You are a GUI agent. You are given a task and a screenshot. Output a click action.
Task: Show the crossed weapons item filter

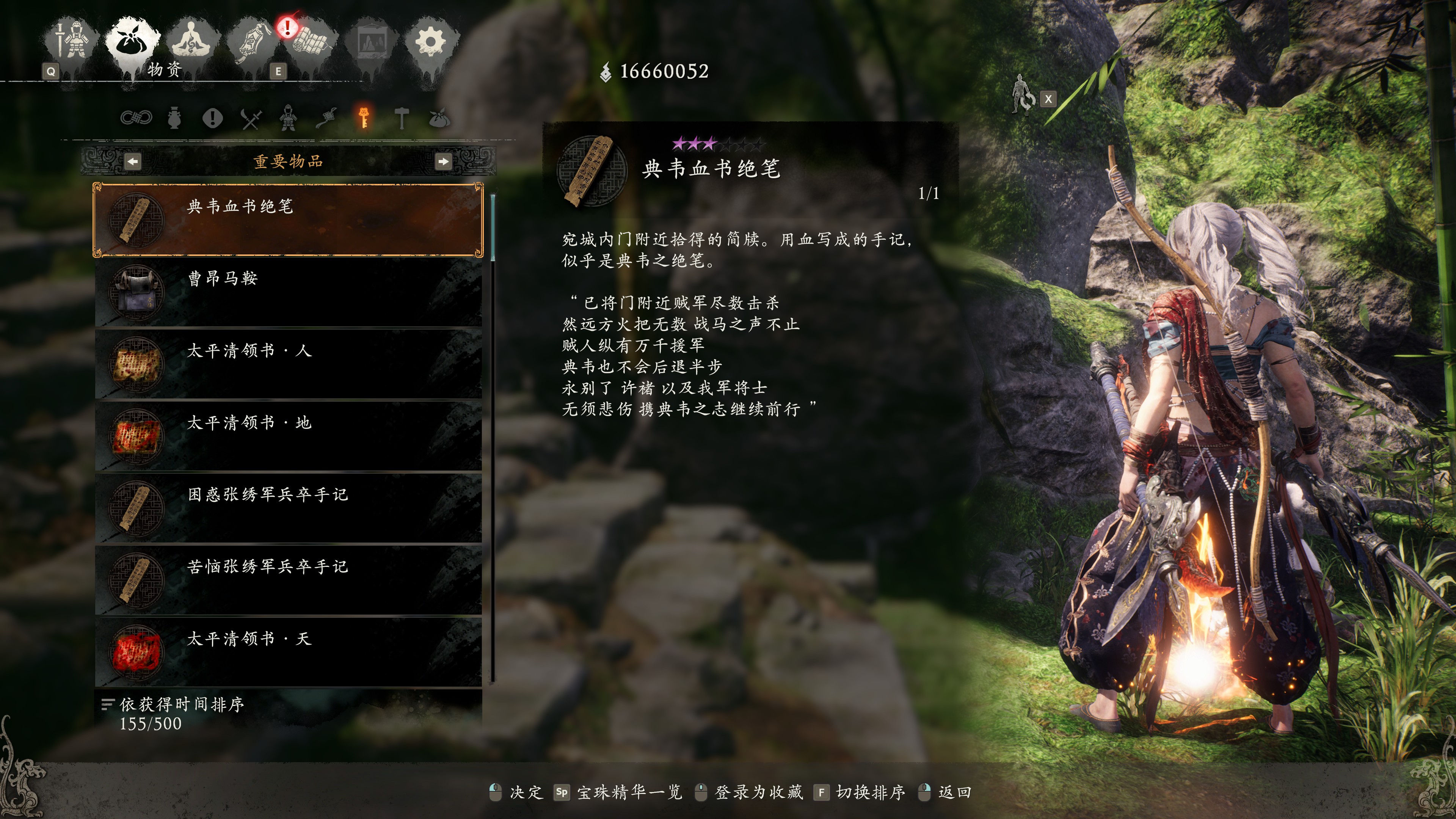(x=251, y=118)
